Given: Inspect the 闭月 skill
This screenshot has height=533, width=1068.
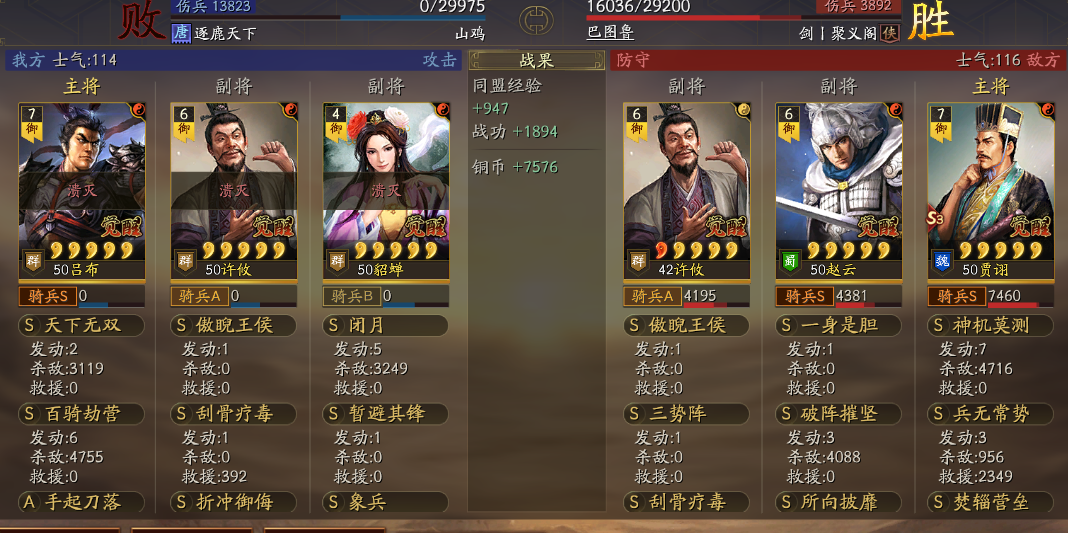Looking at the screenshot, I should click(386, 325).
